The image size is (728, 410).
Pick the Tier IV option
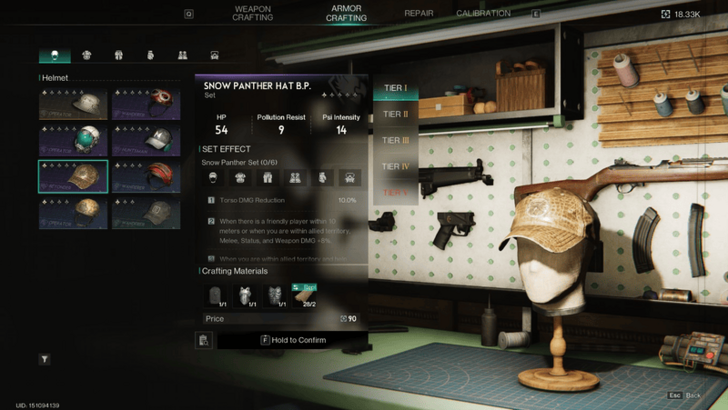396,166
